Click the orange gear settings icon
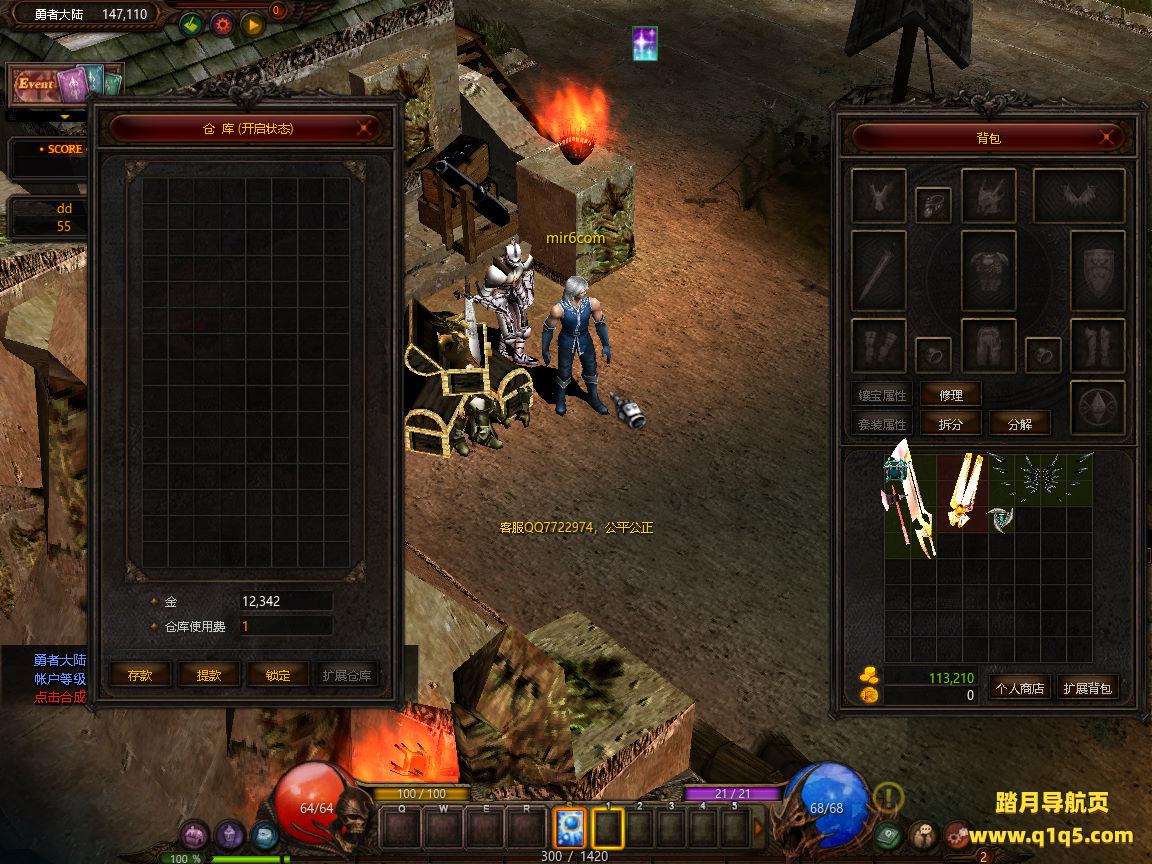The image size is (1152, 864). [x=222, y=25]
